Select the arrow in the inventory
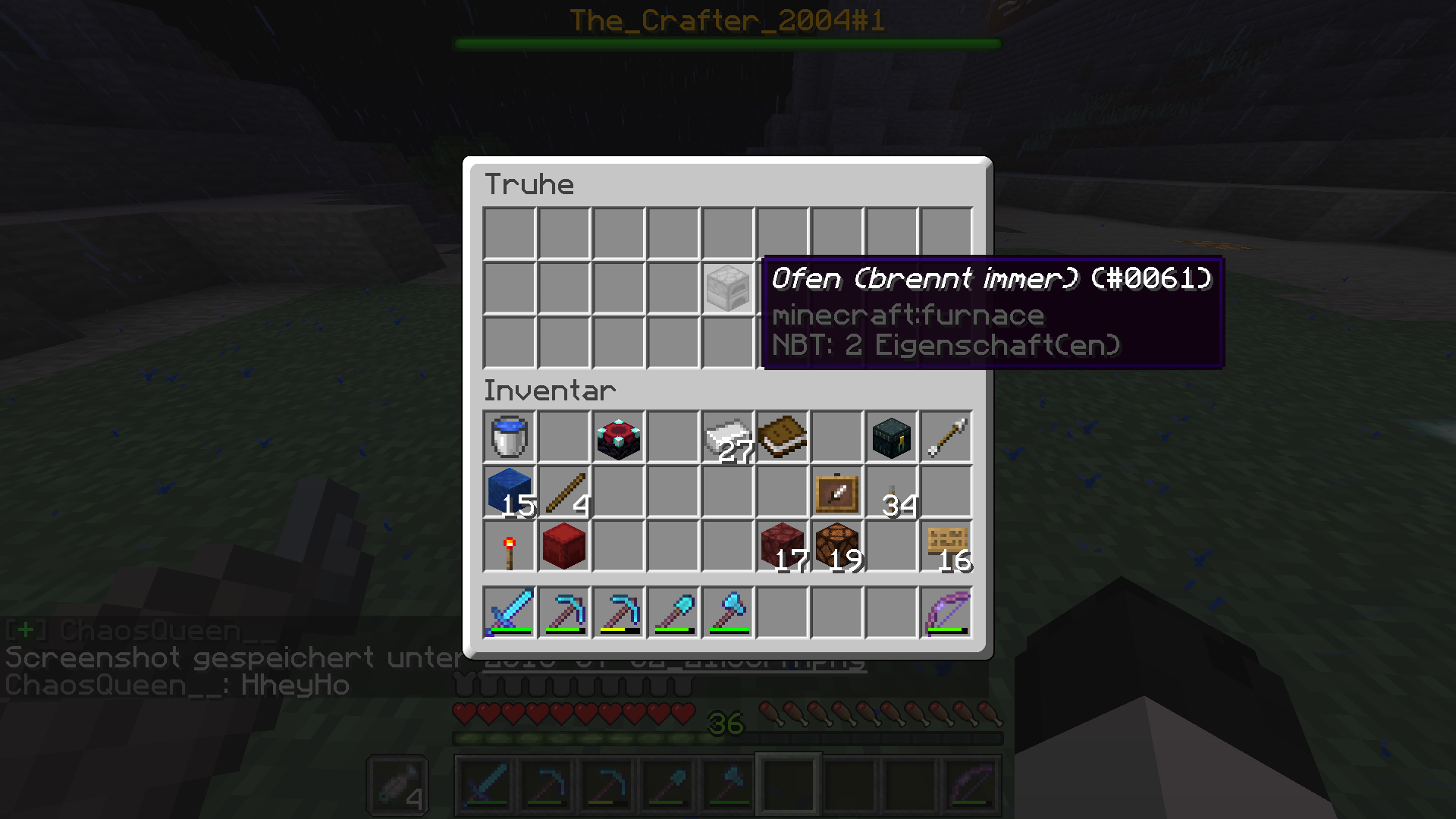The image size is (1456, 819). (946, 438)
